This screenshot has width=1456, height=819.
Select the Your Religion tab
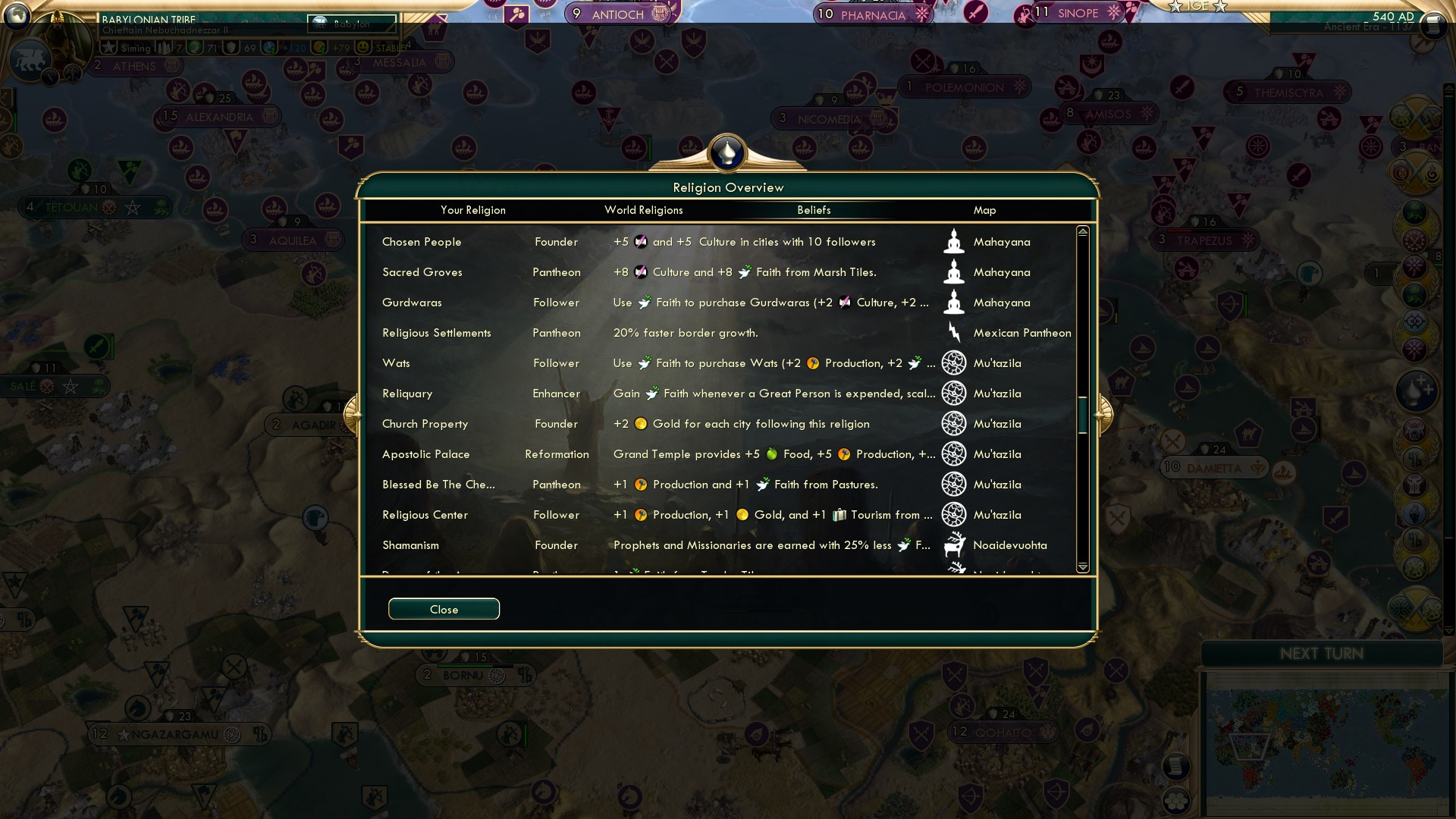pyautogui.click(x=473, y=210)
